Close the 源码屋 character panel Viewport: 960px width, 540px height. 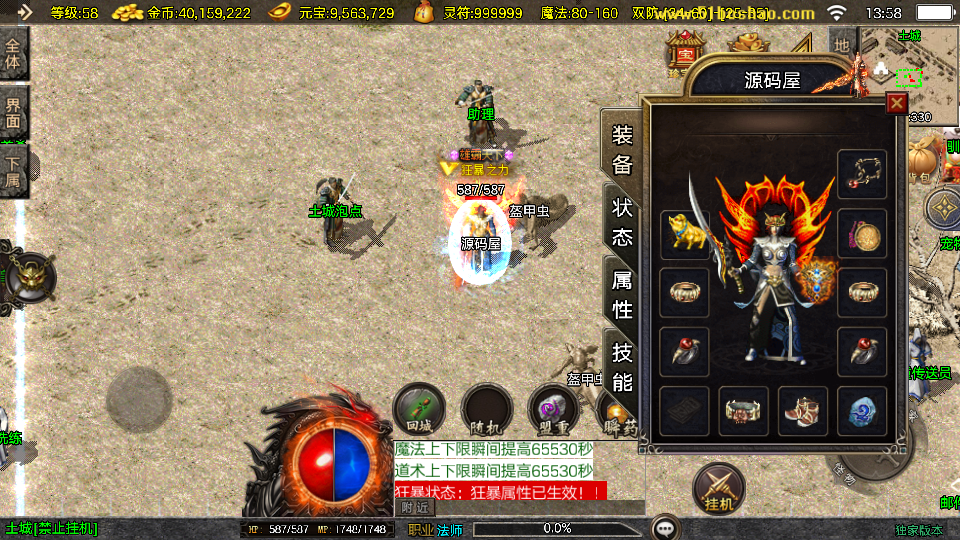(896, 102)
